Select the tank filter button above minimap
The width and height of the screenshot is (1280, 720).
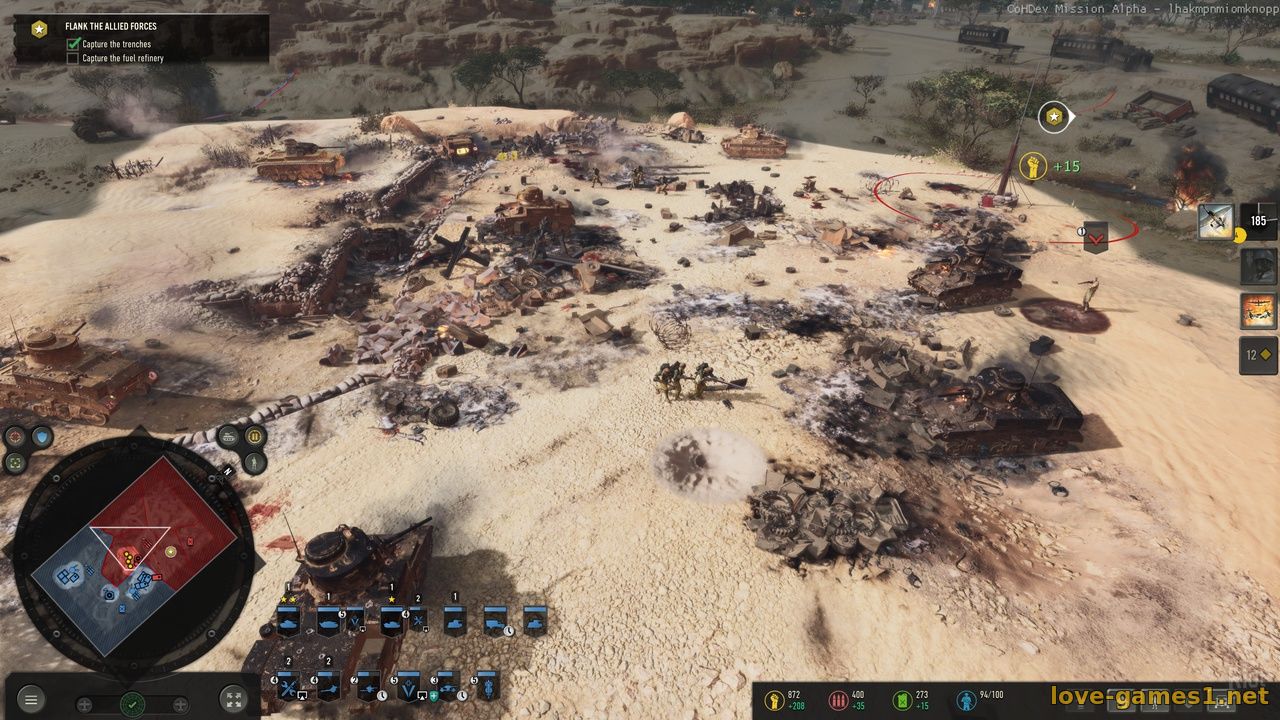[229, 436]
